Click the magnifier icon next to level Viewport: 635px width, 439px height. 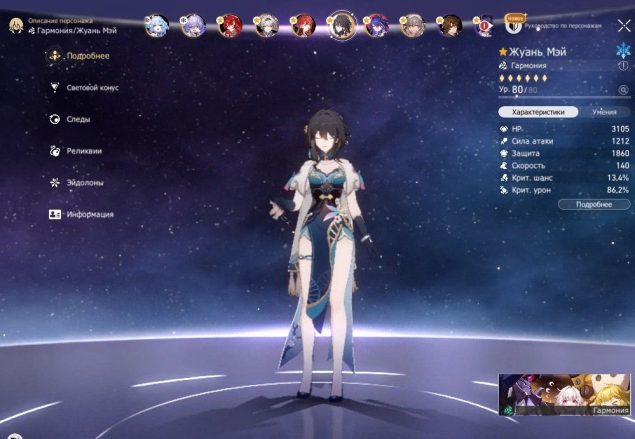point(622,90)
